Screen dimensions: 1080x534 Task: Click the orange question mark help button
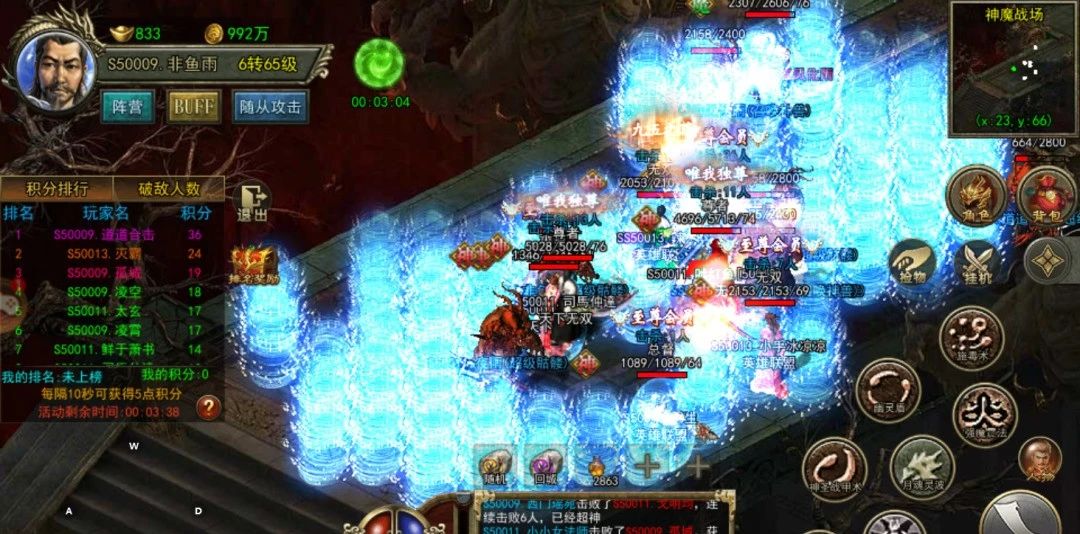click(x=208, y=406)
